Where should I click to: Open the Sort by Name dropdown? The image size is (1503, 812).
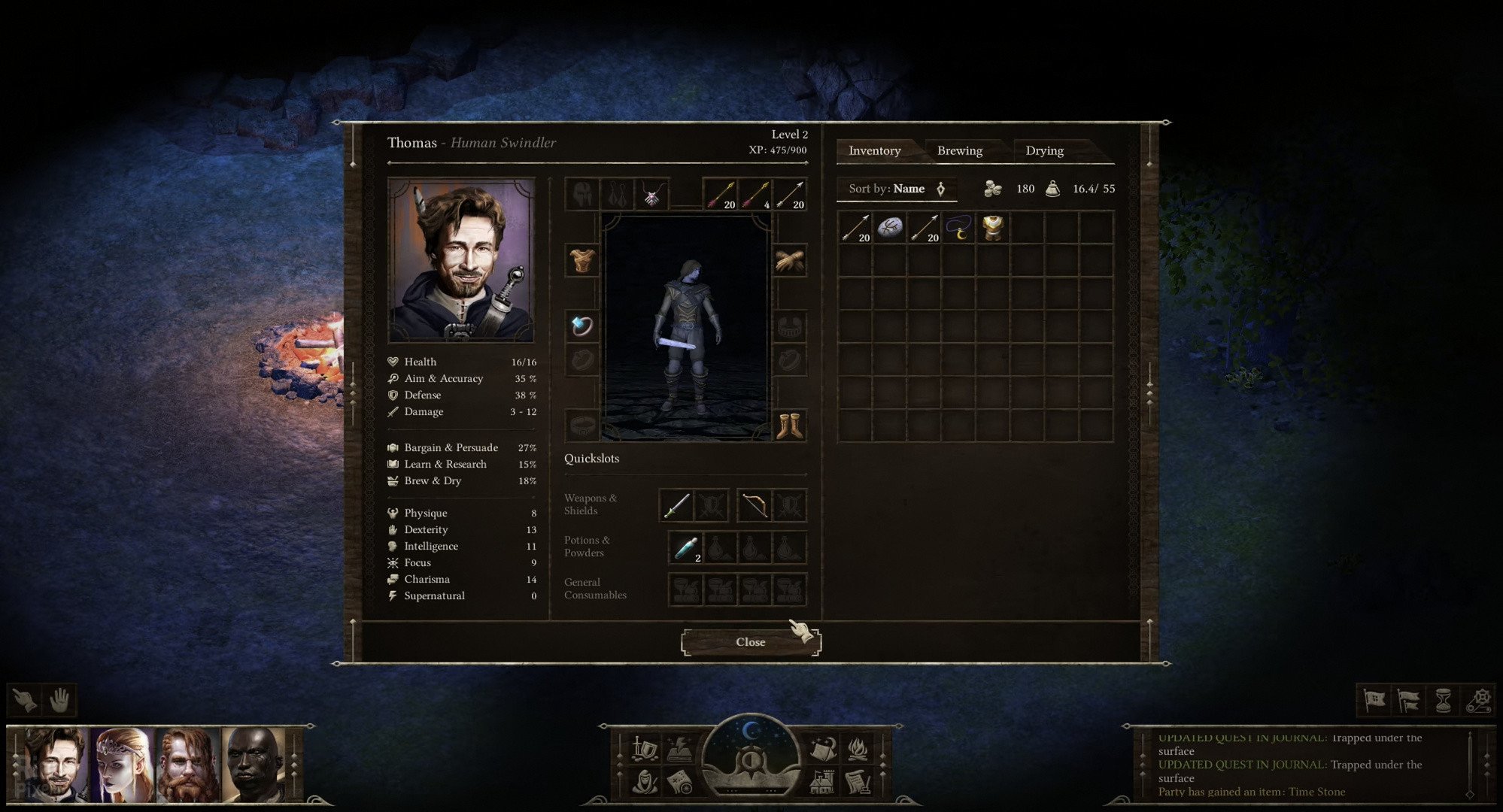897,189
